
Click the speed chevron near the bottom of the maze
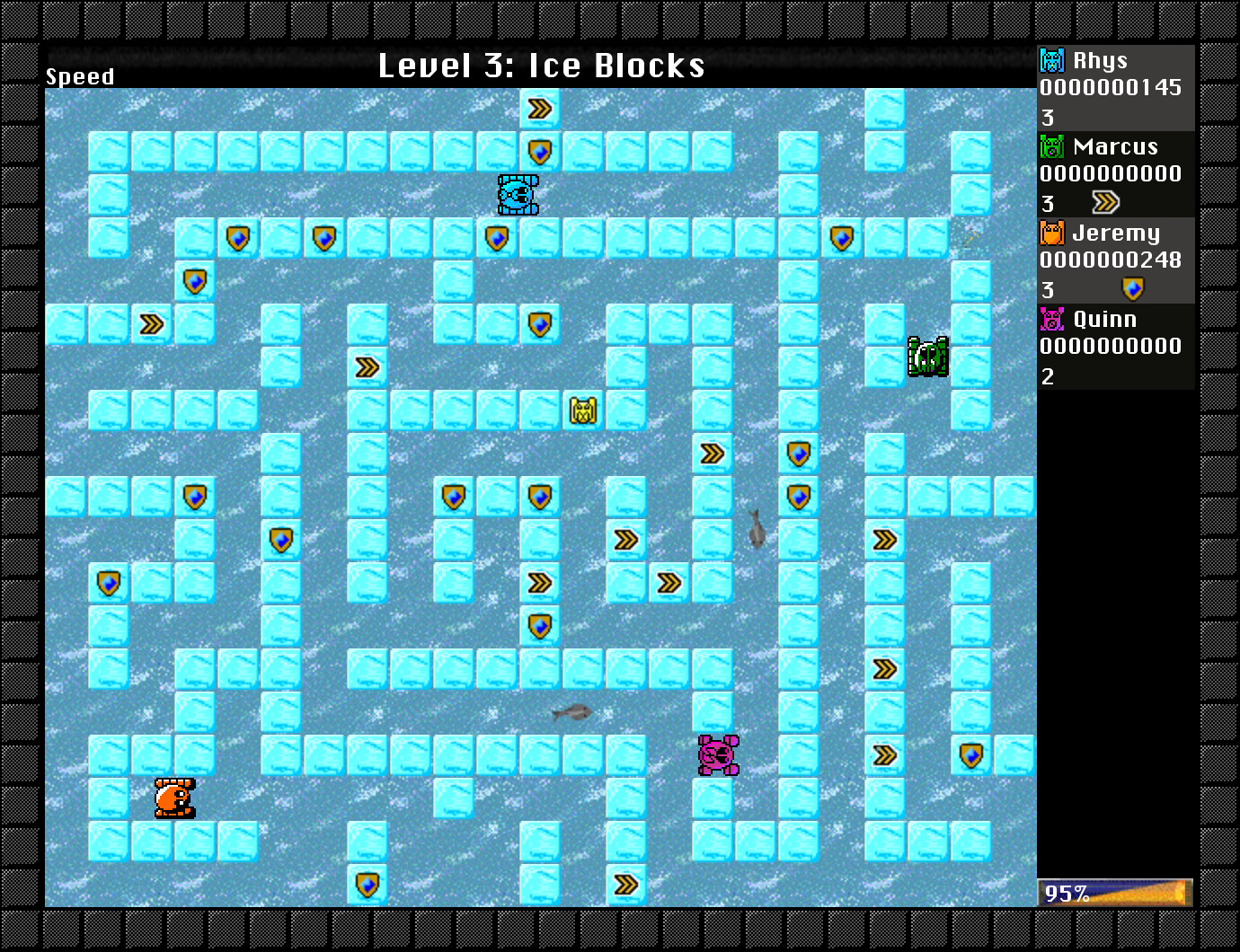626,885
